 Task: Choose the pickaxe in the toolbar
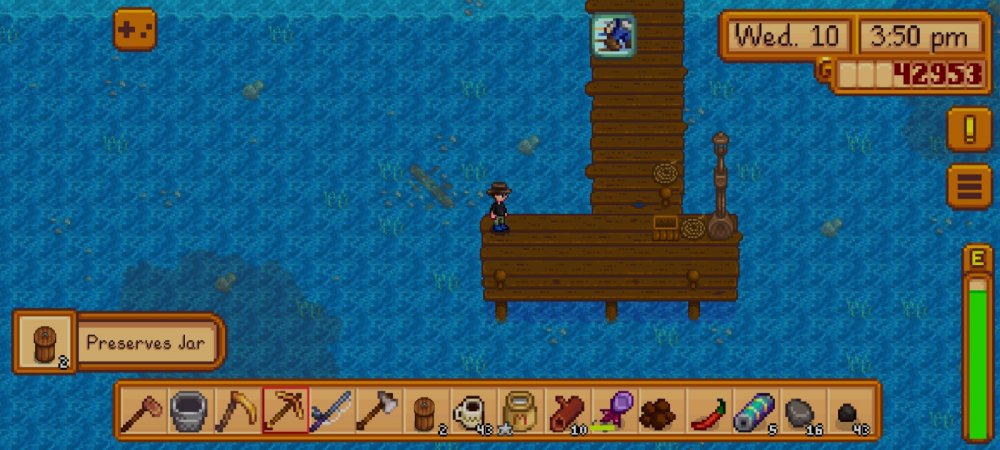pyautogui.click(x=284, y=411)
